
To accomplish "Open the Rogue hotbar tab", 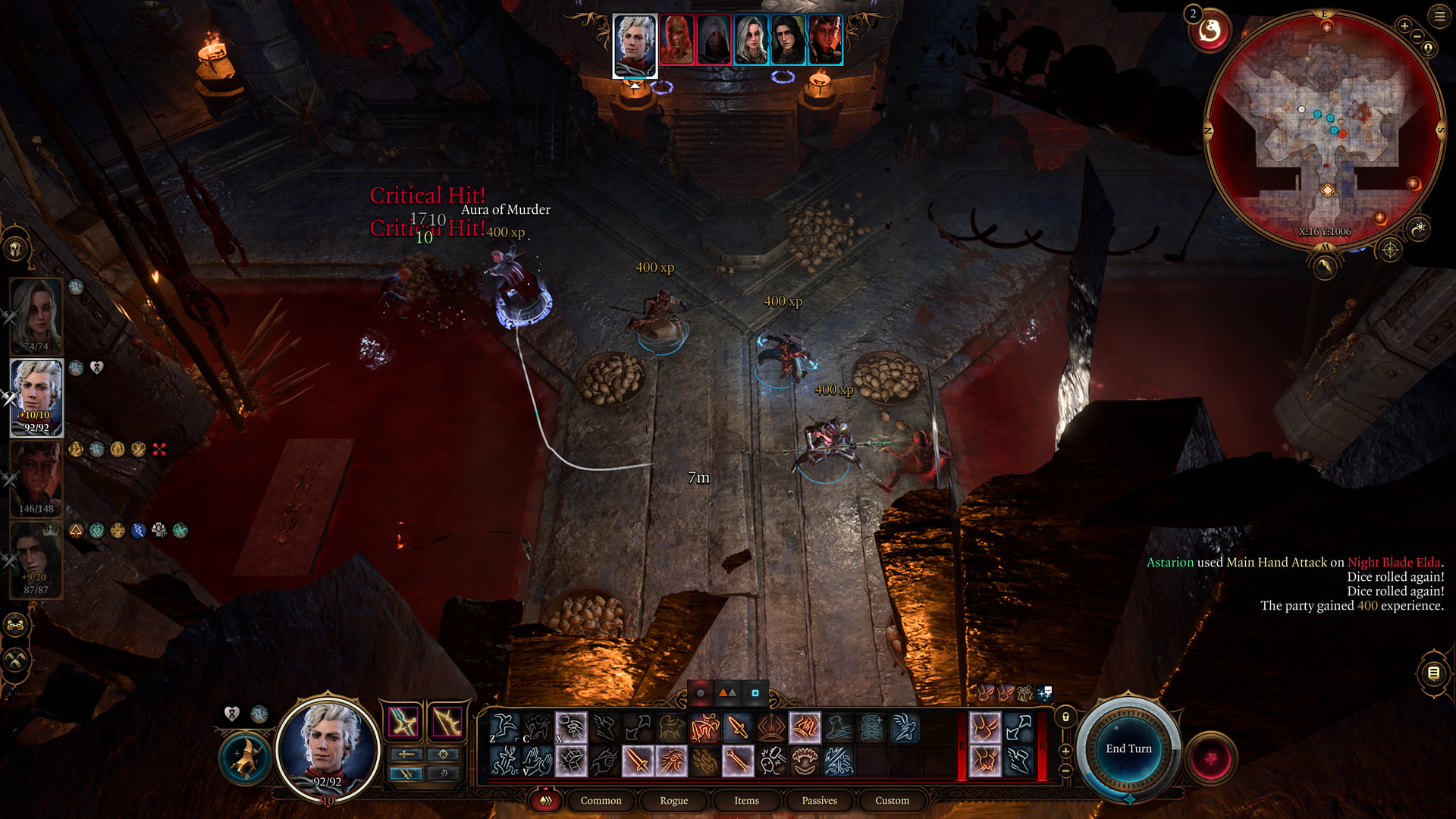I will [x=673, y=801].
